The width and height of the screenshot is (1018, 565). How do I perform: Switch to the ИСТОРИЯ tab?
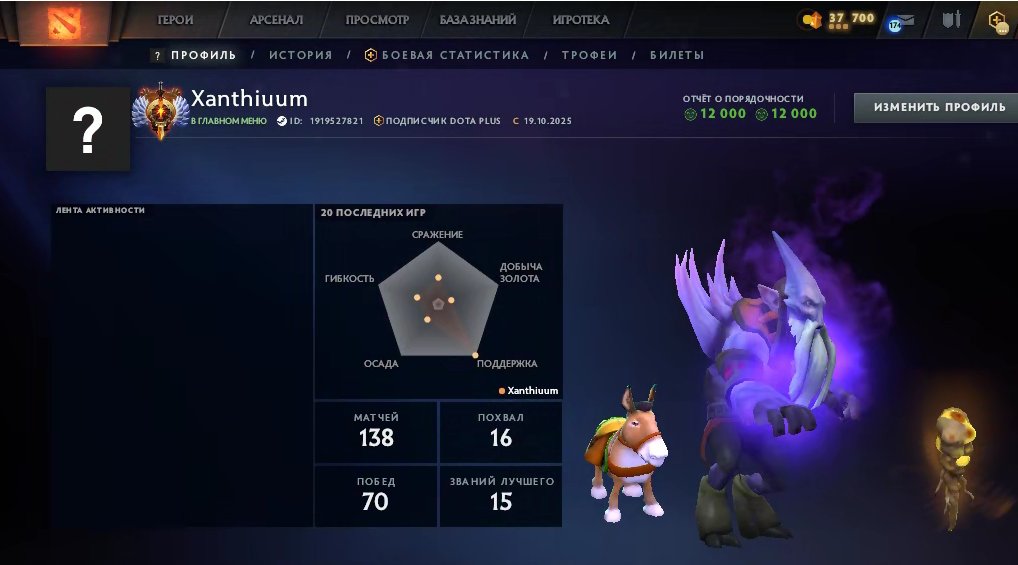pos(300,55)
